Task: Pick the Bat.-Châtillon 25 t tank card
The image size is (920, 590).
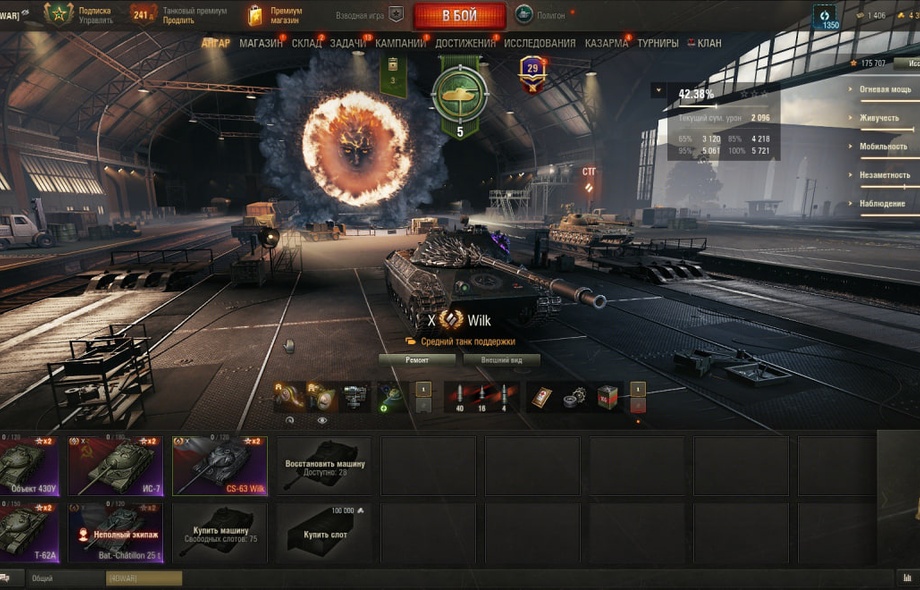Action: coord(114,532)
